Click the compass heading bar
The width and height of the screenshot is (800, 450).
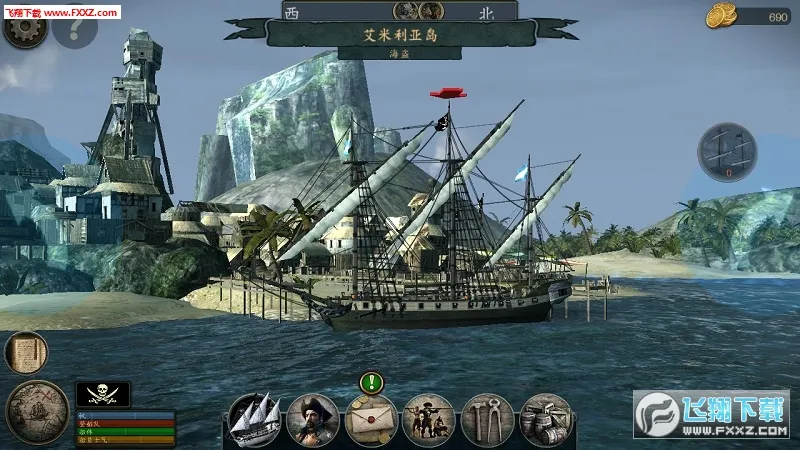pyautogui.click(x=400, y=12)
